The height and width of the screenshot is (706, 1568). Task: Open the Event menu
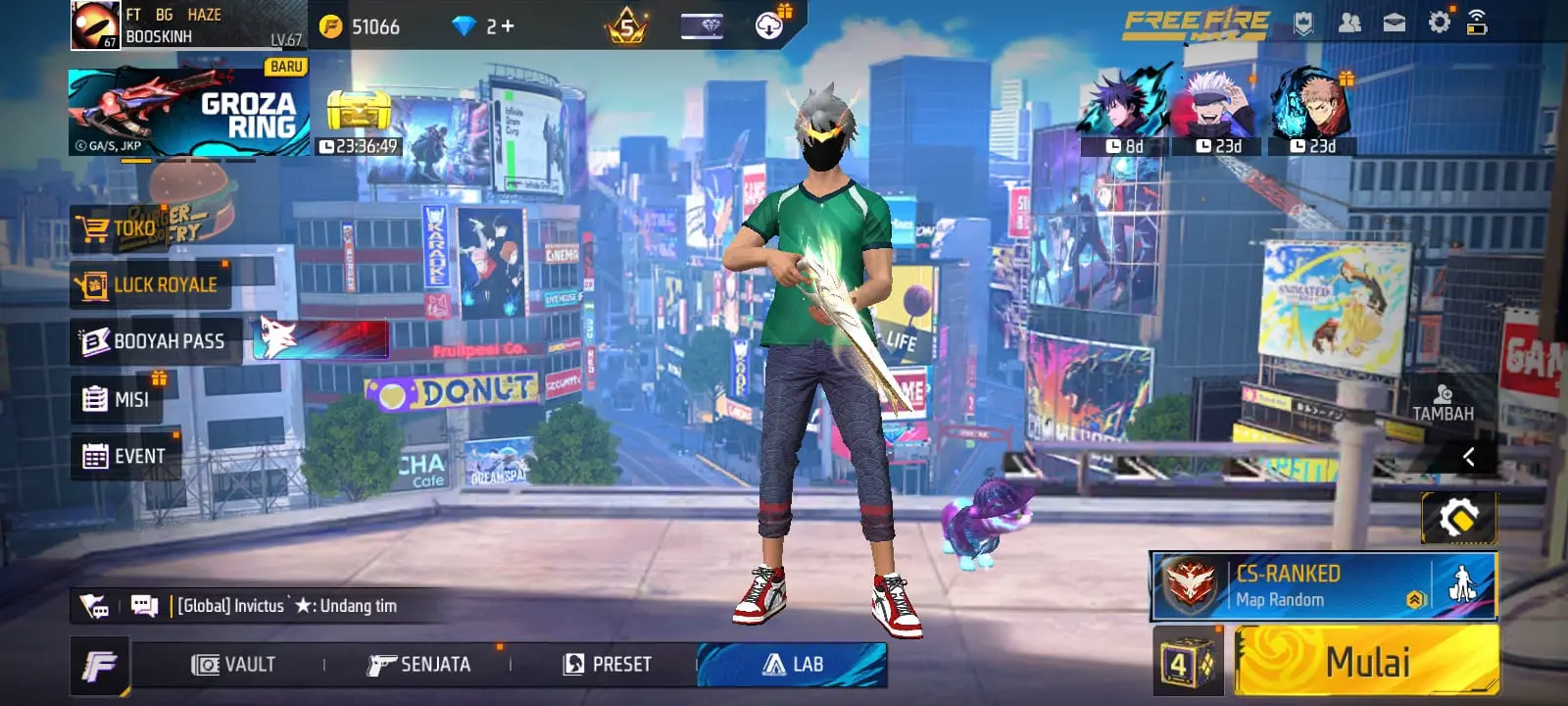click(x=124, y=456)
